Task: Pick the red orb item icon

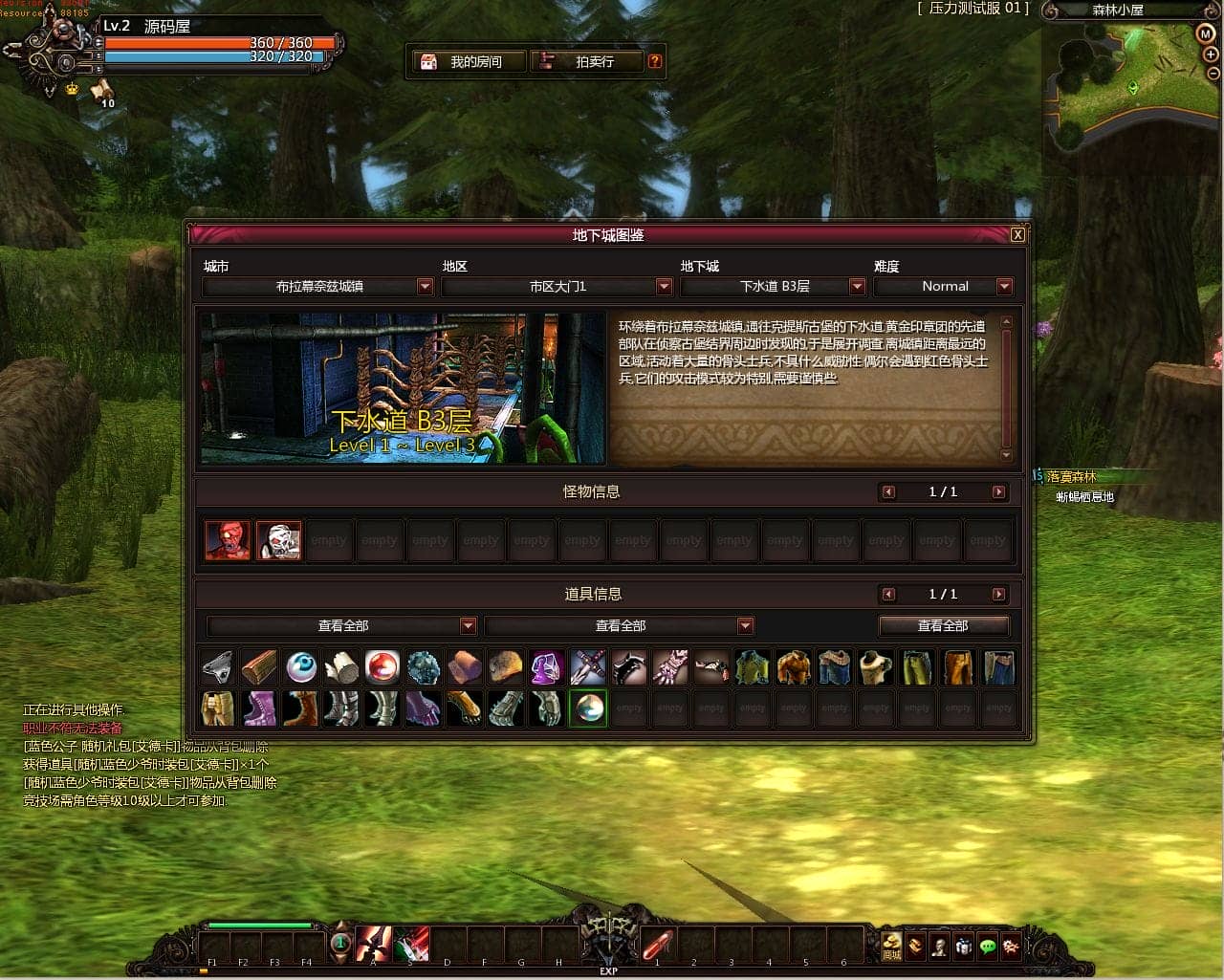Action: click(382, 667)
